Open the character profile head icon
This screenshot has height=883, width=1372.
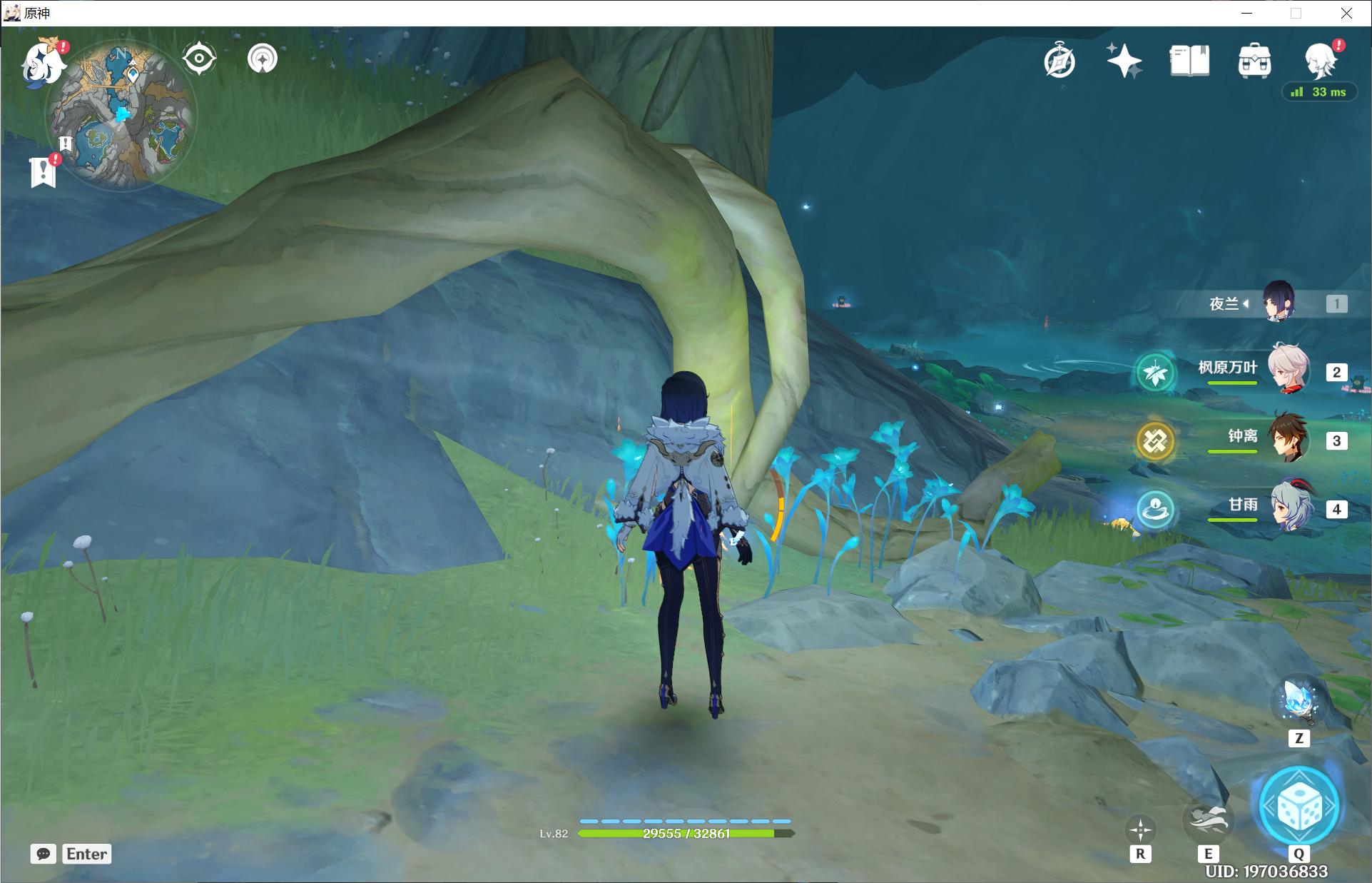coord(1320,61)
